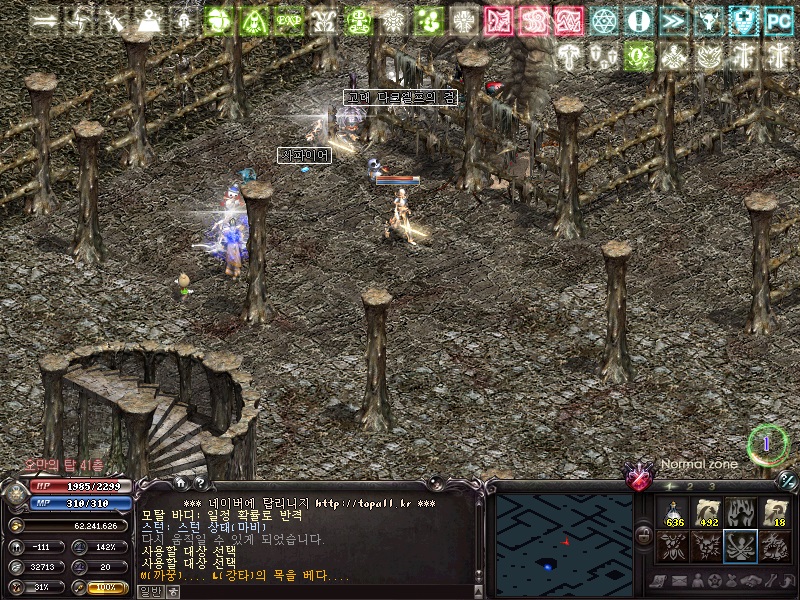This screenshot has width=800, height=600.
Task: Click the exclamation mark buff icon
Action: coord(639,20)
